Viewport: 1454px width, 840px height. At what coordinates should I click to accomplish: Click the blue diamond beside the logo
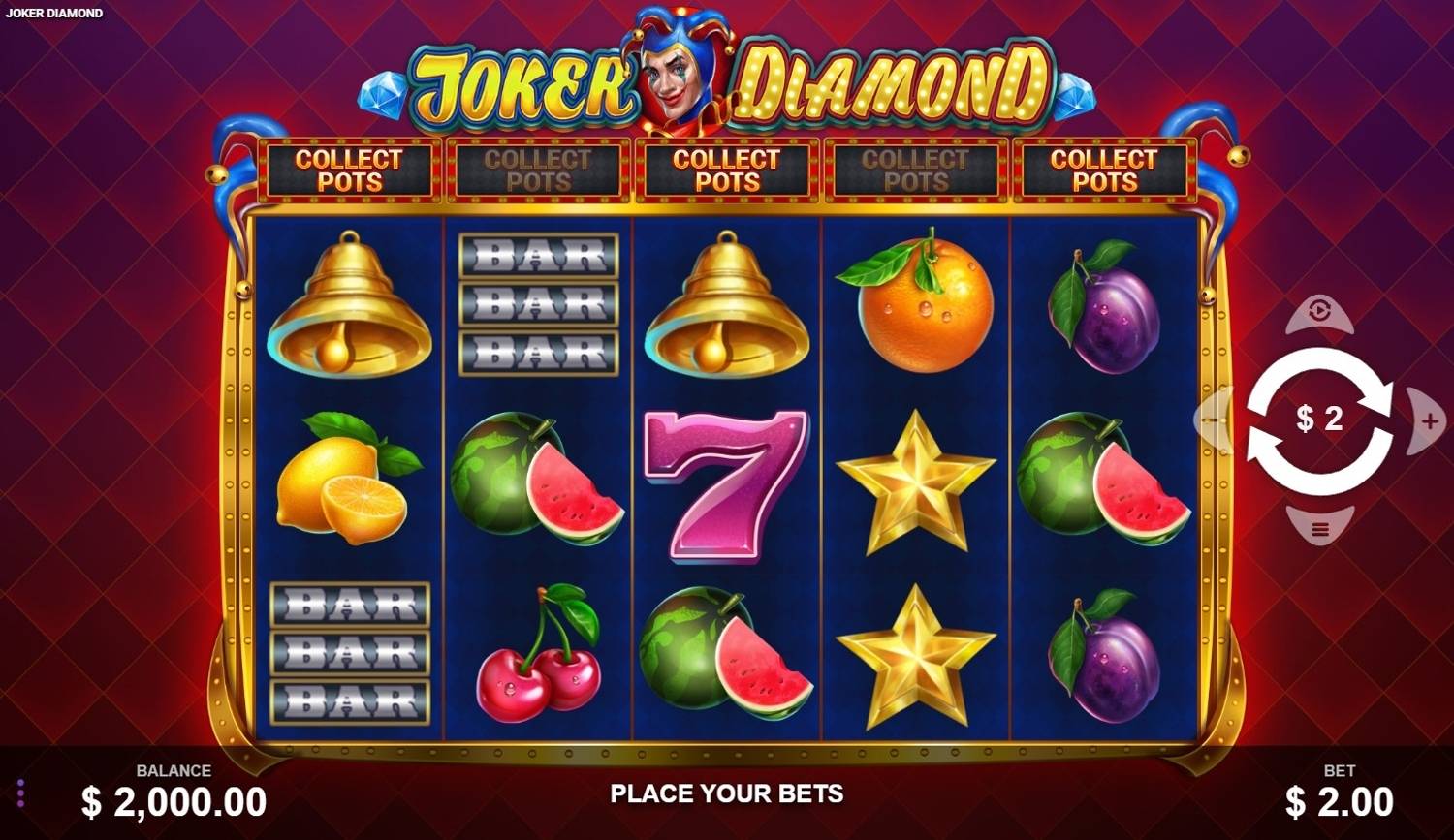click(x=382, y=96)
